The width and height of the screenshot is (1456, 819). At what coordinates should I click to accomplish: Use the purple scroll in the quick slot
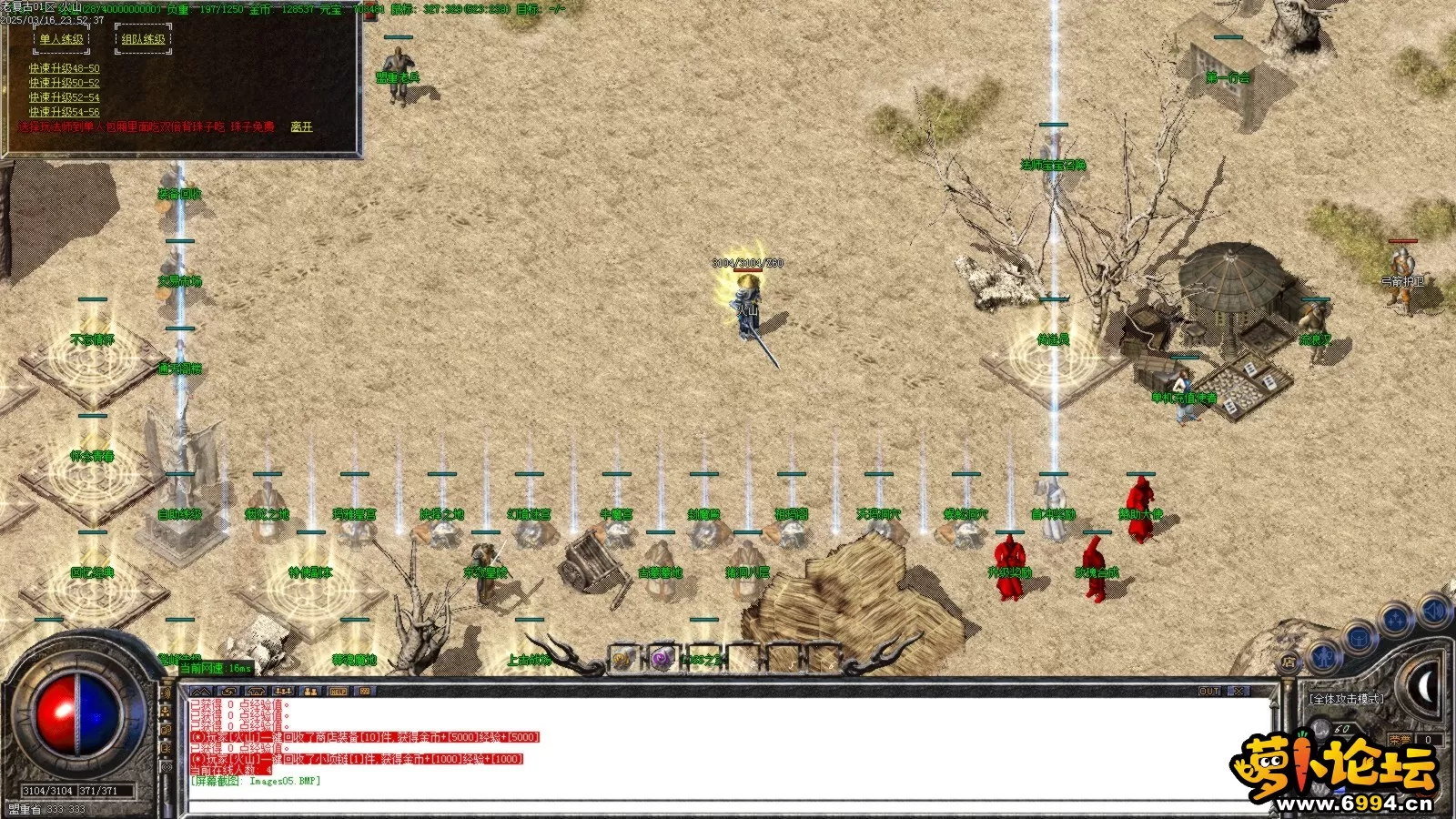click(662, 658)
